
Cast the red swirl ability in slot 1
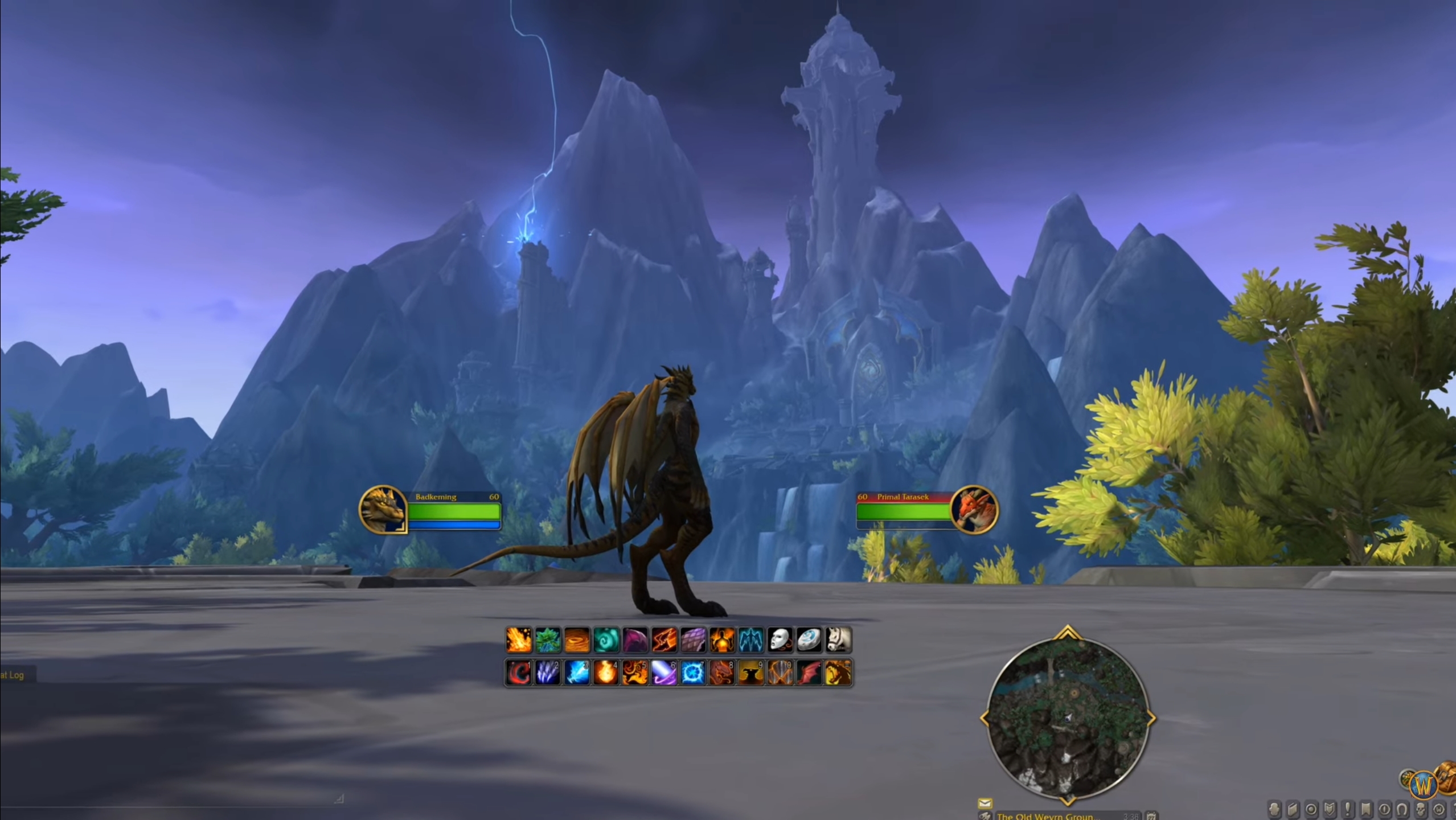pos(518,672)
